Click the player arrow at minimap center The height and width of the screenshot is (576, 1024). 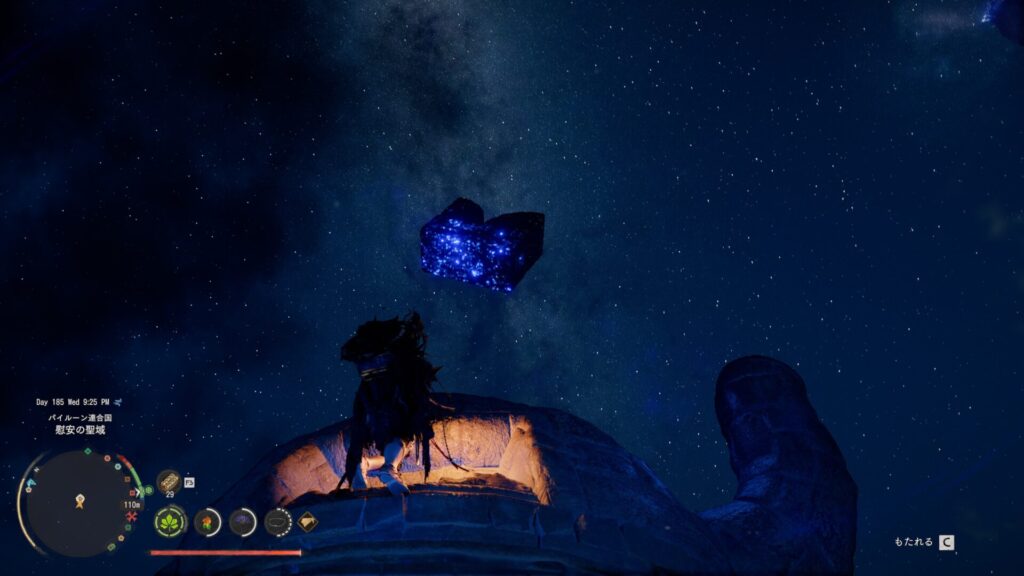click(79, 501)
